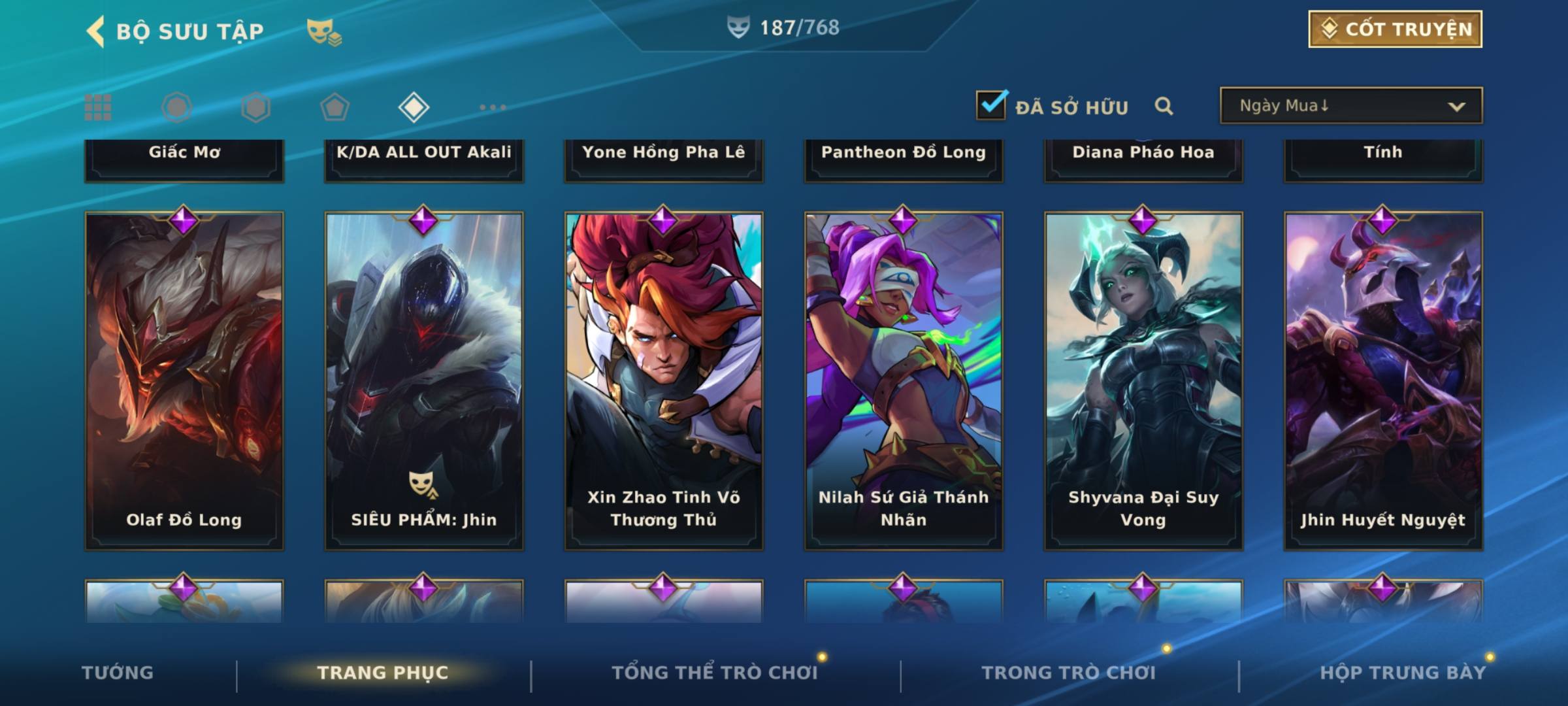The image size is (1568, 706).
Task: Expand the Ngày Mua sort dropdown
Action: (1350, 106)
